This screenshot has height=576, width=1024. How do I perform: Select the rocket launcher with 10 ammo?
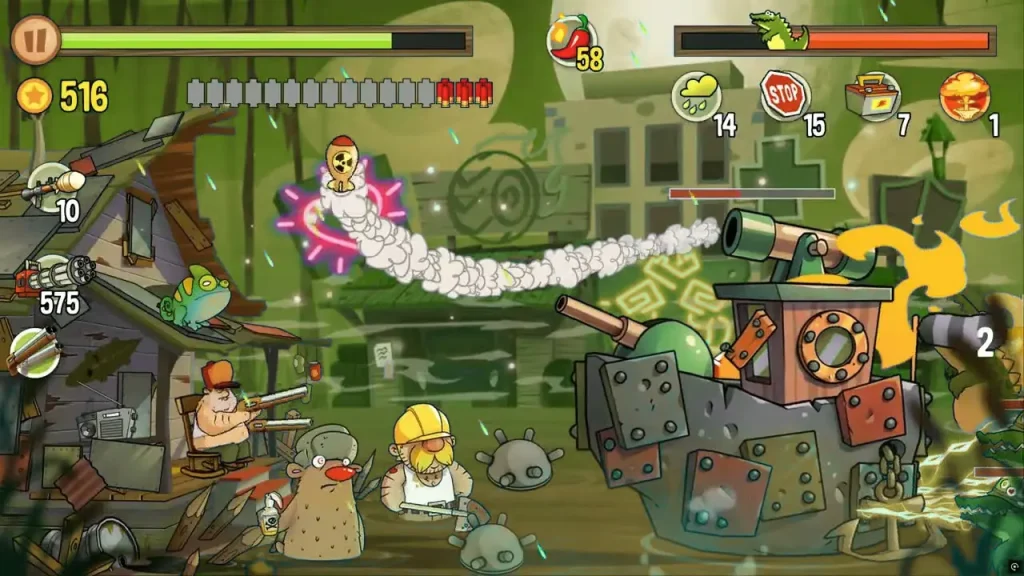point(50,185)
